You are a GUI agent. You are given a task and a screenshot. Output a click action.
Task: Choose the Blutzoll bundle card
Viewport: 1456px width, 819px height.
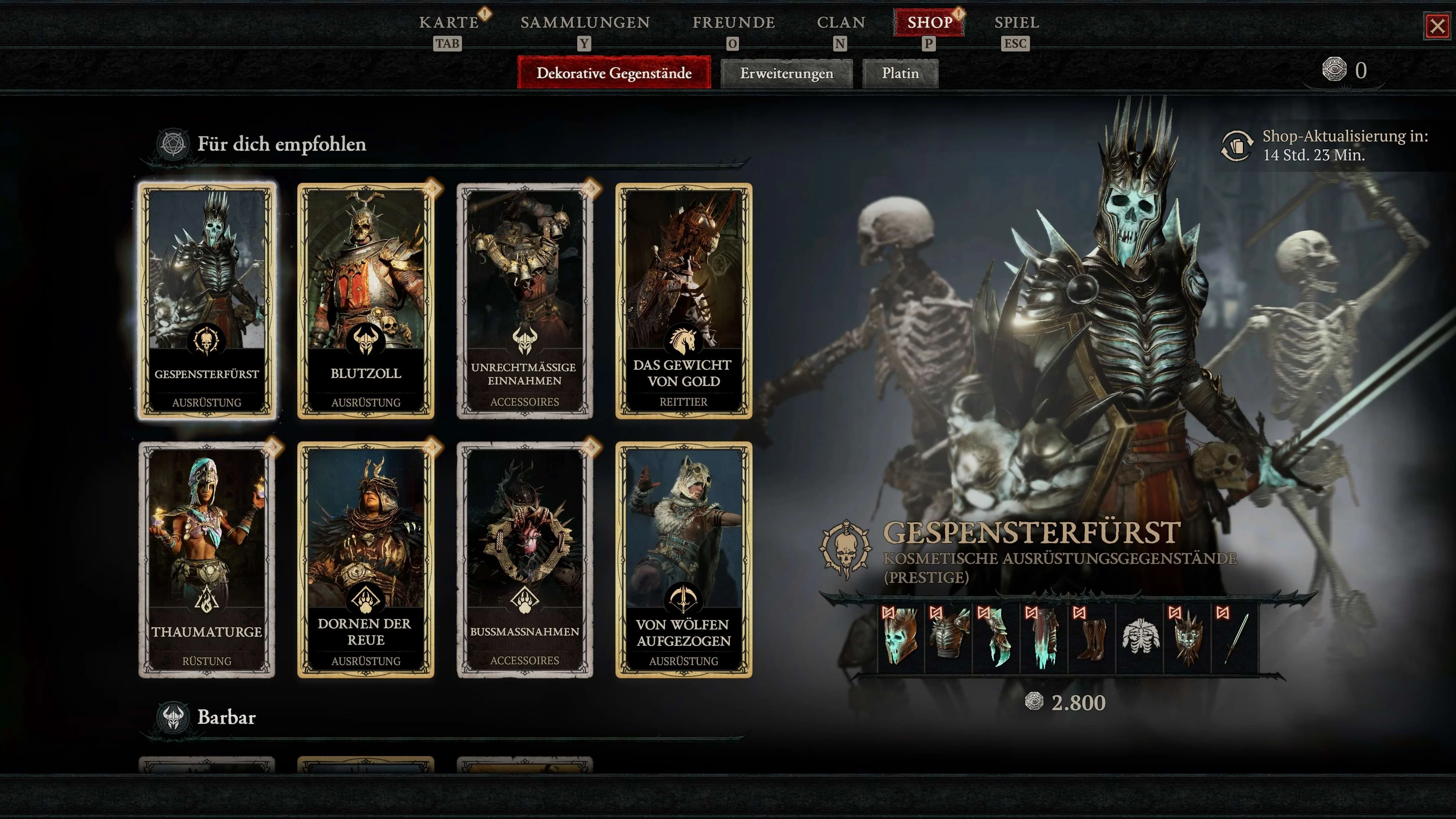click(x=366, y=301)
